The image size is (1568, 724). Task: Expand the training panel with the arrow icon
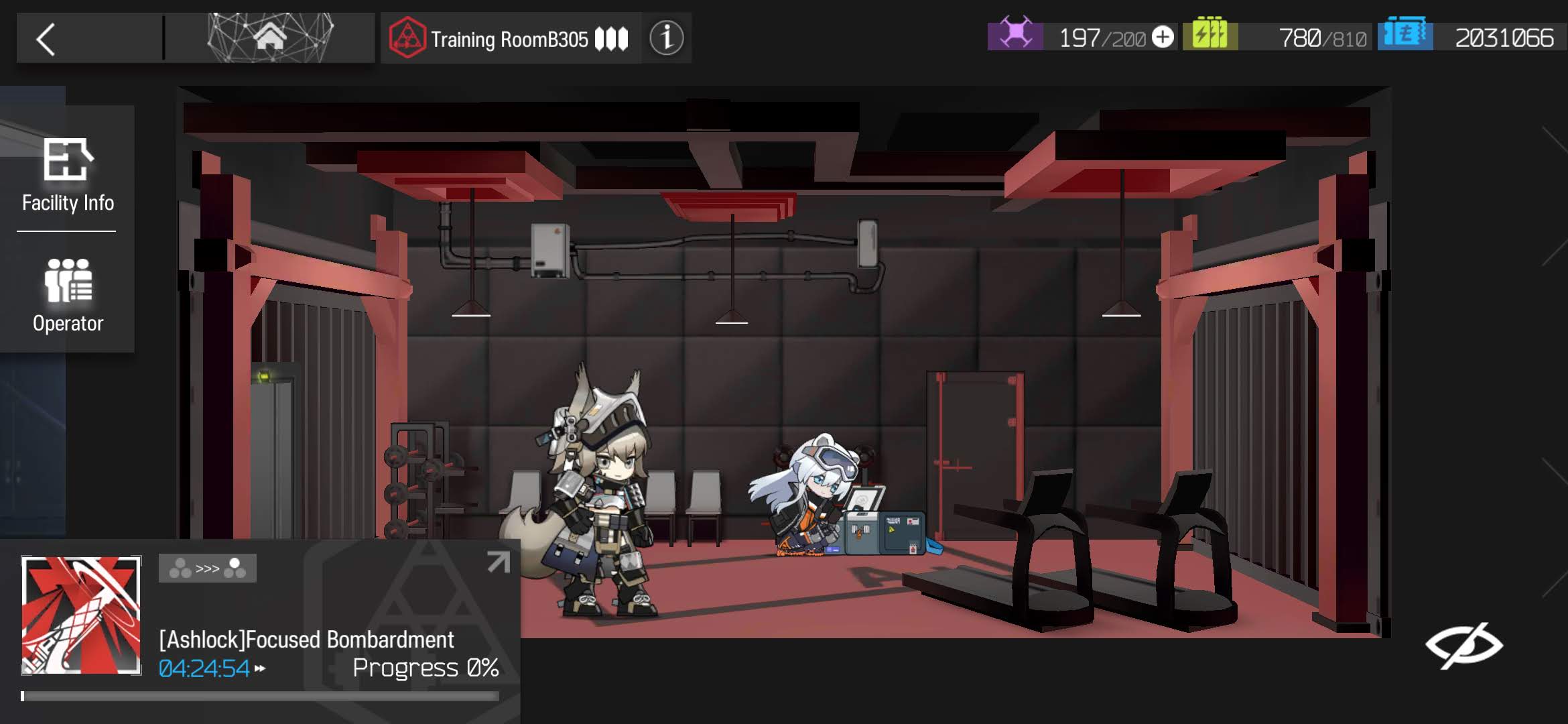point(498,562)
